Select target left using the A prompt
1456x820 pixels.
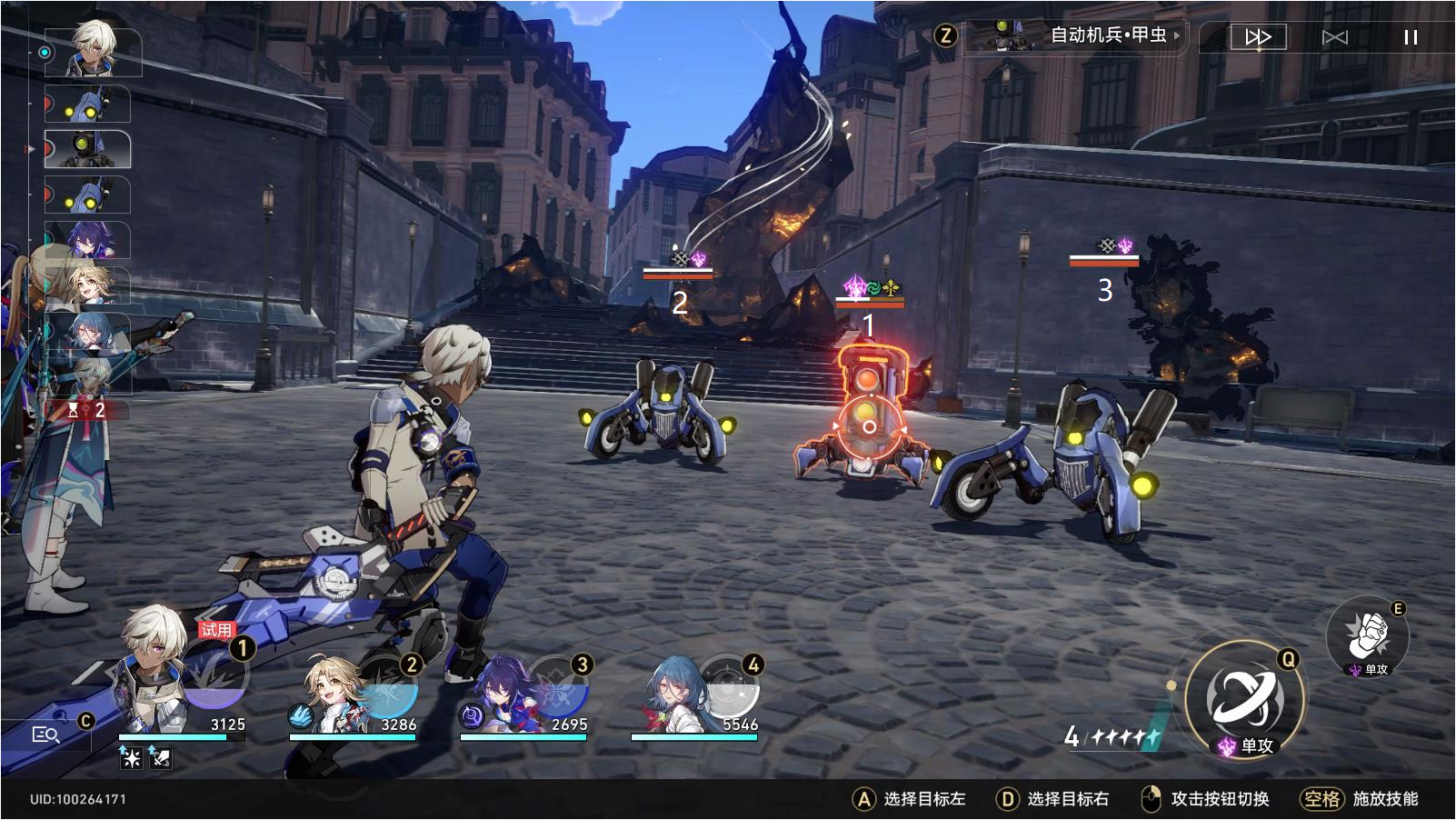[x=862, y=799]
